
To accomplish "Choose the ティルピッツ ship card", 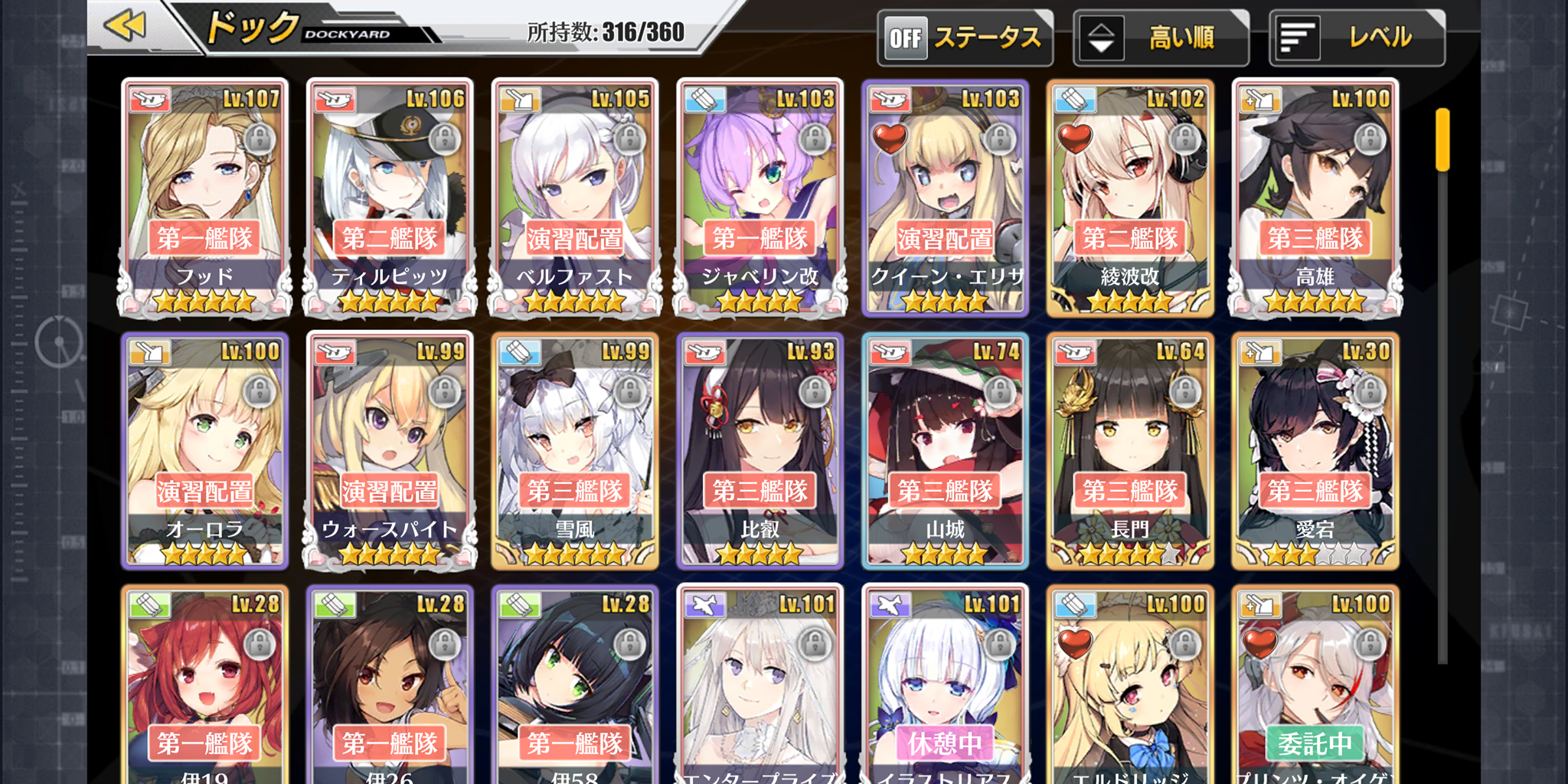I will click(390, 198).
